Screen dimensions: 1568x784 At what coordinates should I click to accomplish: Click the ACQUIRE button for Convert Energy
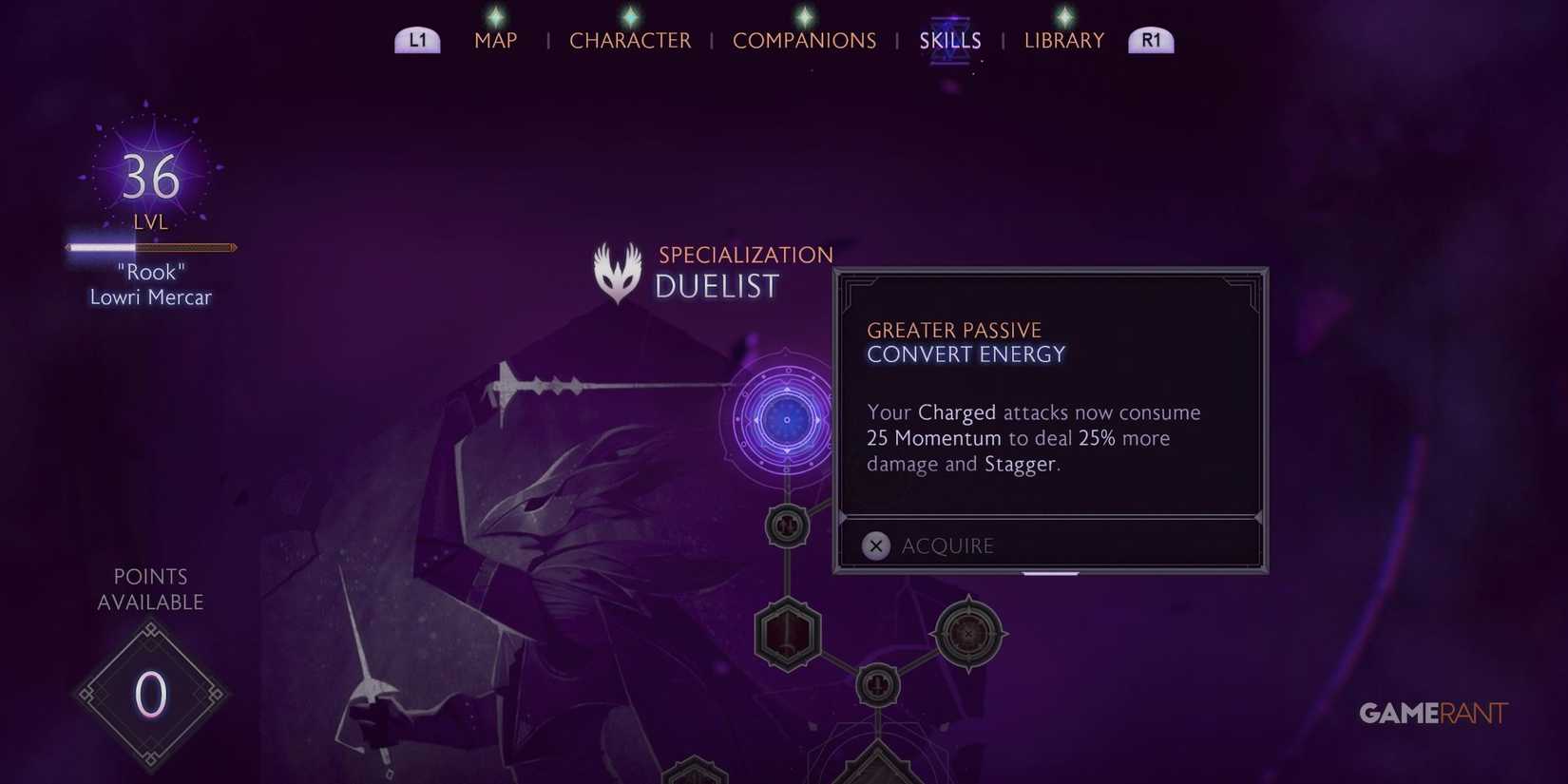[x=947, y=545]
